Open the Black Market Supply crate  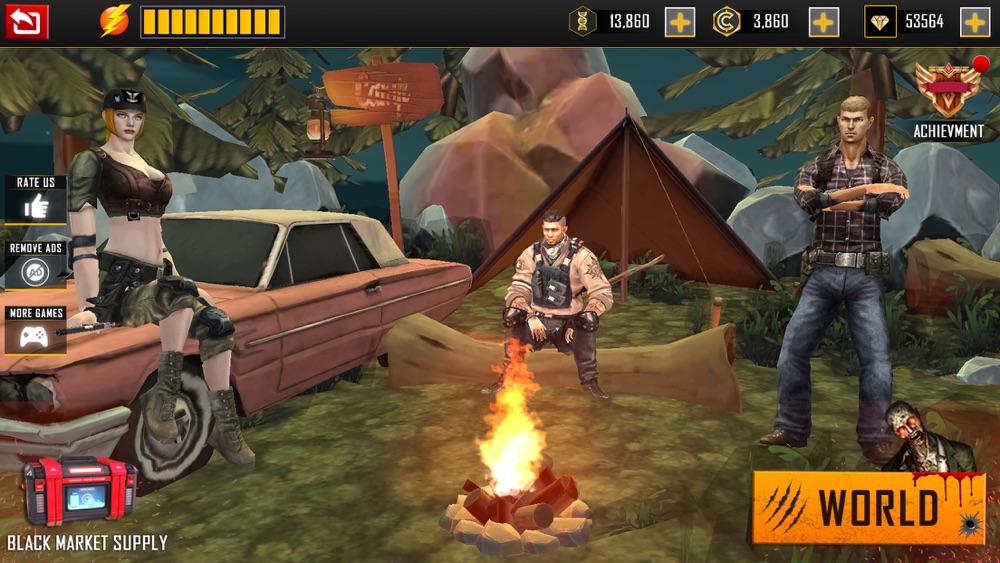tap(80, 491)
